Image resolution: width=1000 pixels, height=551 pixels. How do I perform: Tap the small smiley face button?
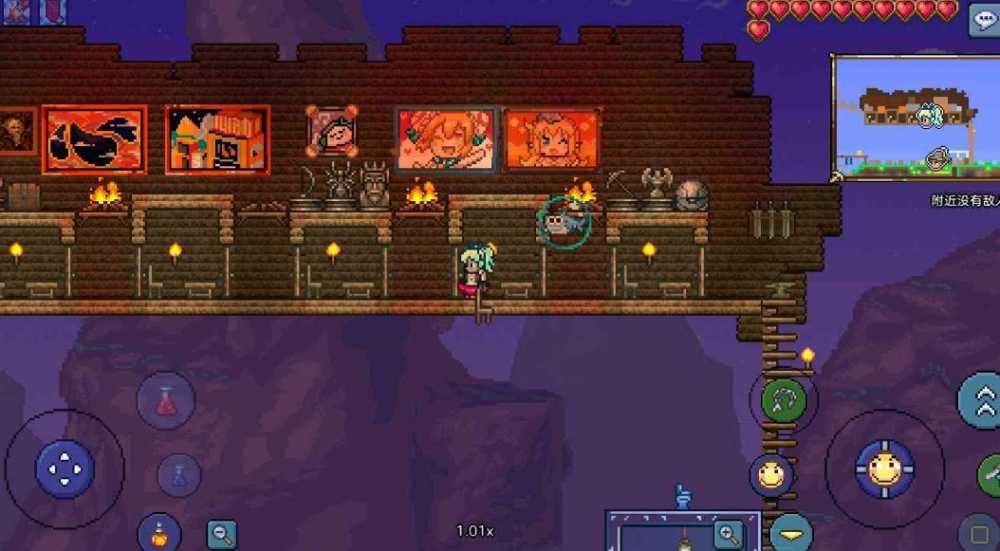pyautogui.click(x=771, y=475)
